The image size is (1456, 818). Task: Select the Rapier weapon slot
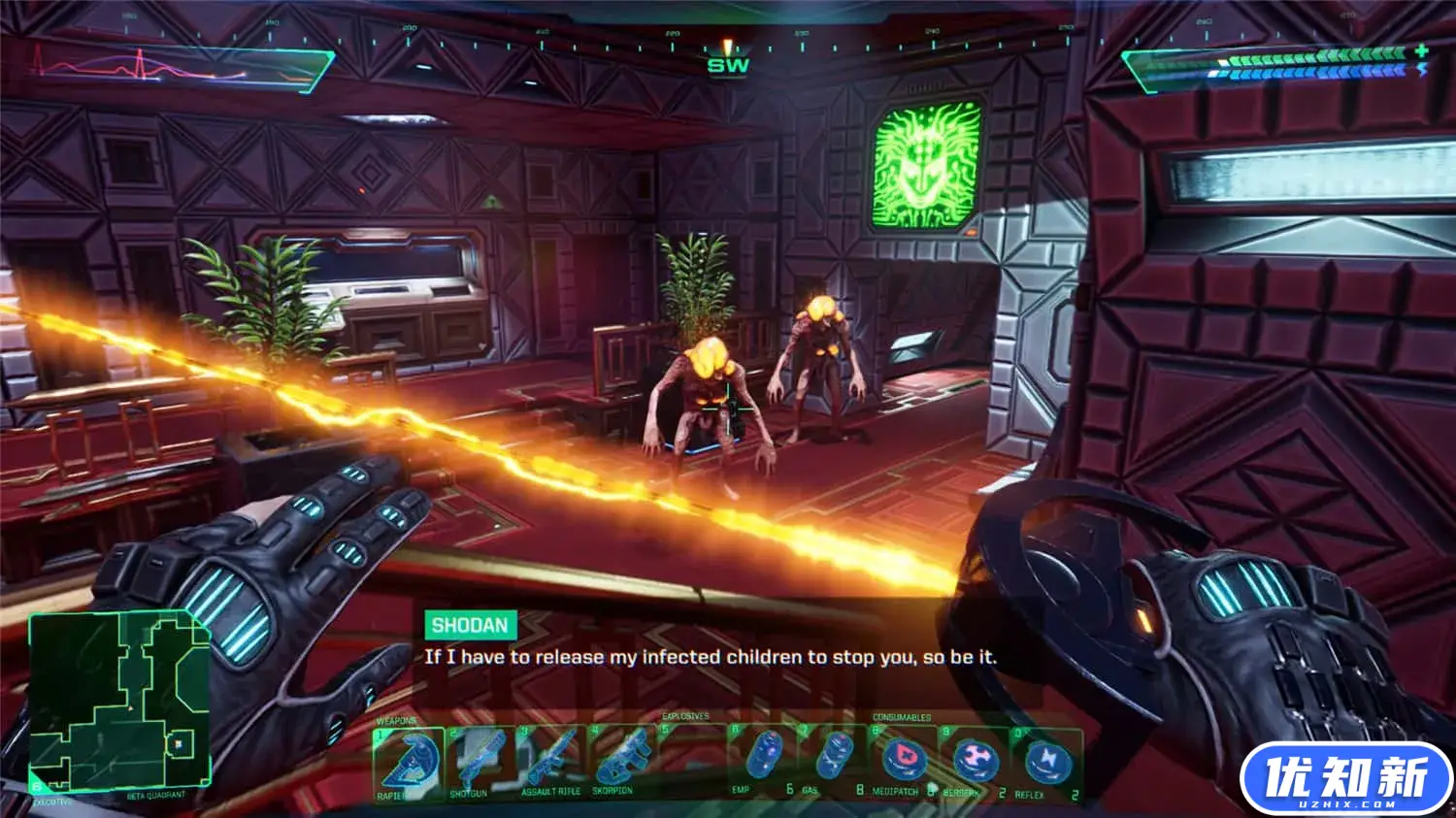pos(409,762)
